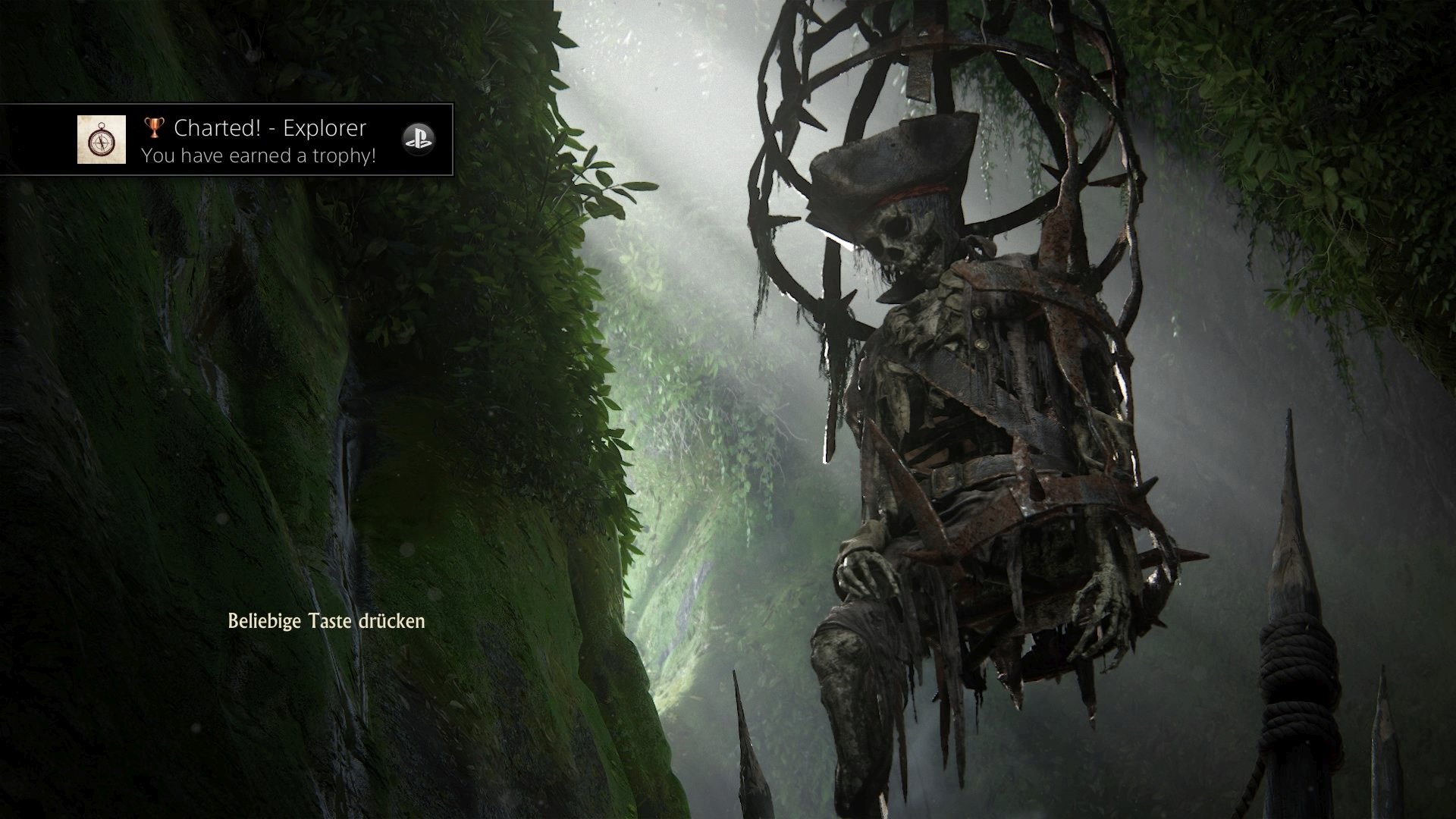Screen dimensions: 1456x819
Task: Click the compass trophy thumbnail
Action: click(x=102, y=140)
